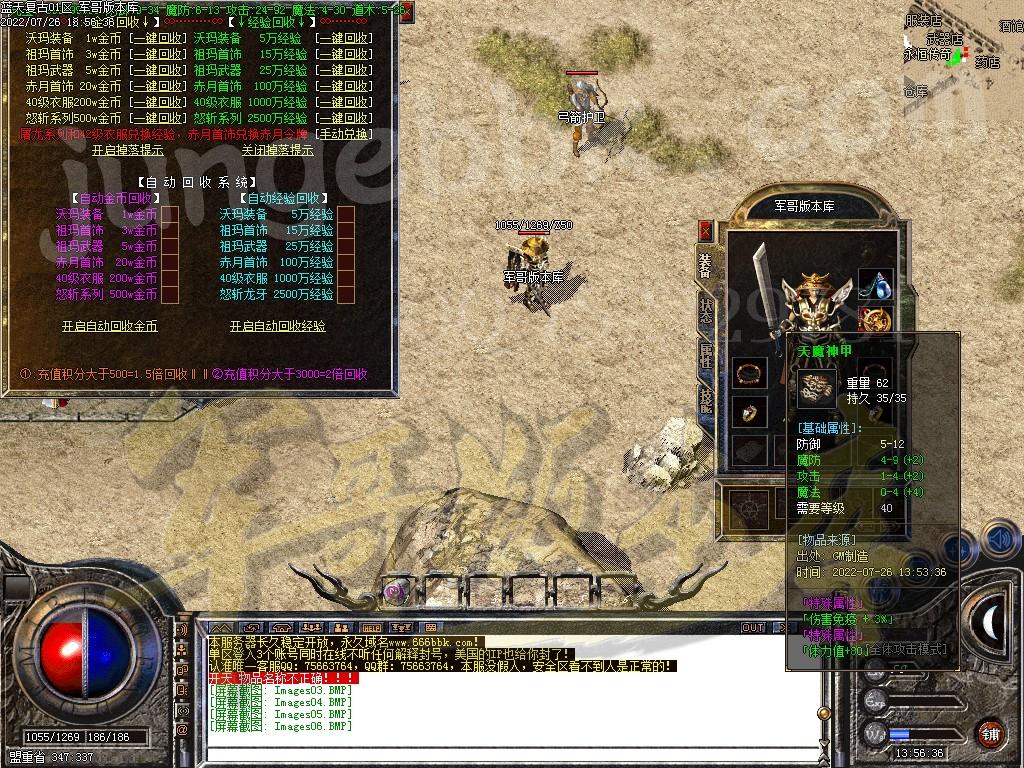This screenshot has height=768, width=1024.
Task: Click one-key recycle for 沃玛装备 1w gold
Action: [157, 38]
